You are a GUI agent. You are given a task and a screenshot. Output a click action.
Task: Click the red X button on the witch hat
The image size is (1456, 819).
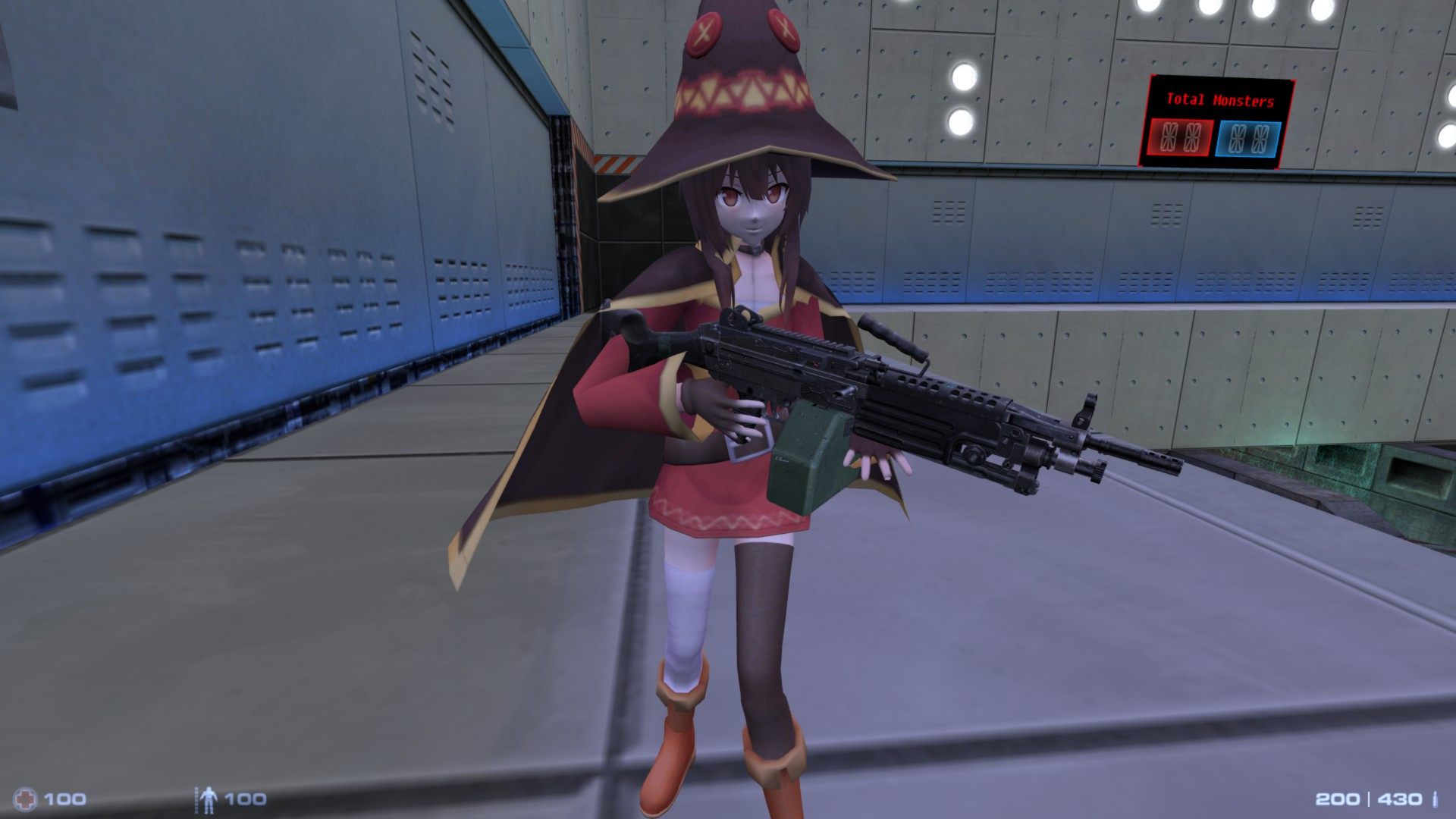(785, 32)
